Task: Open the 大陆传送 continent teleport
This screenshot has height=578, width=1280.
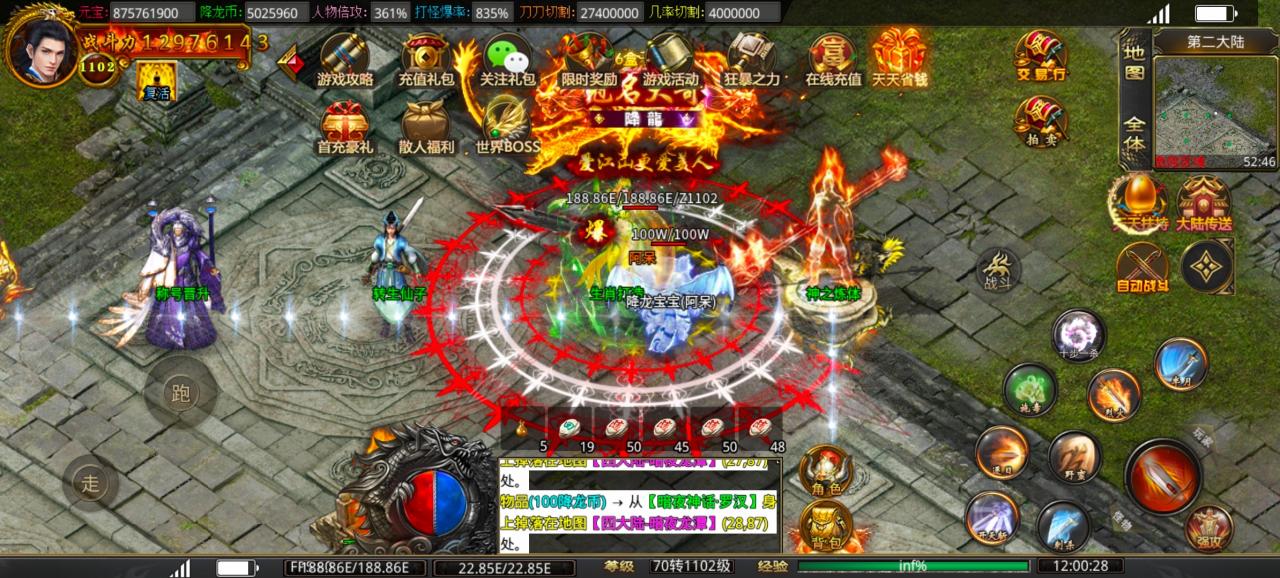Action: (x=1203, y=204)
